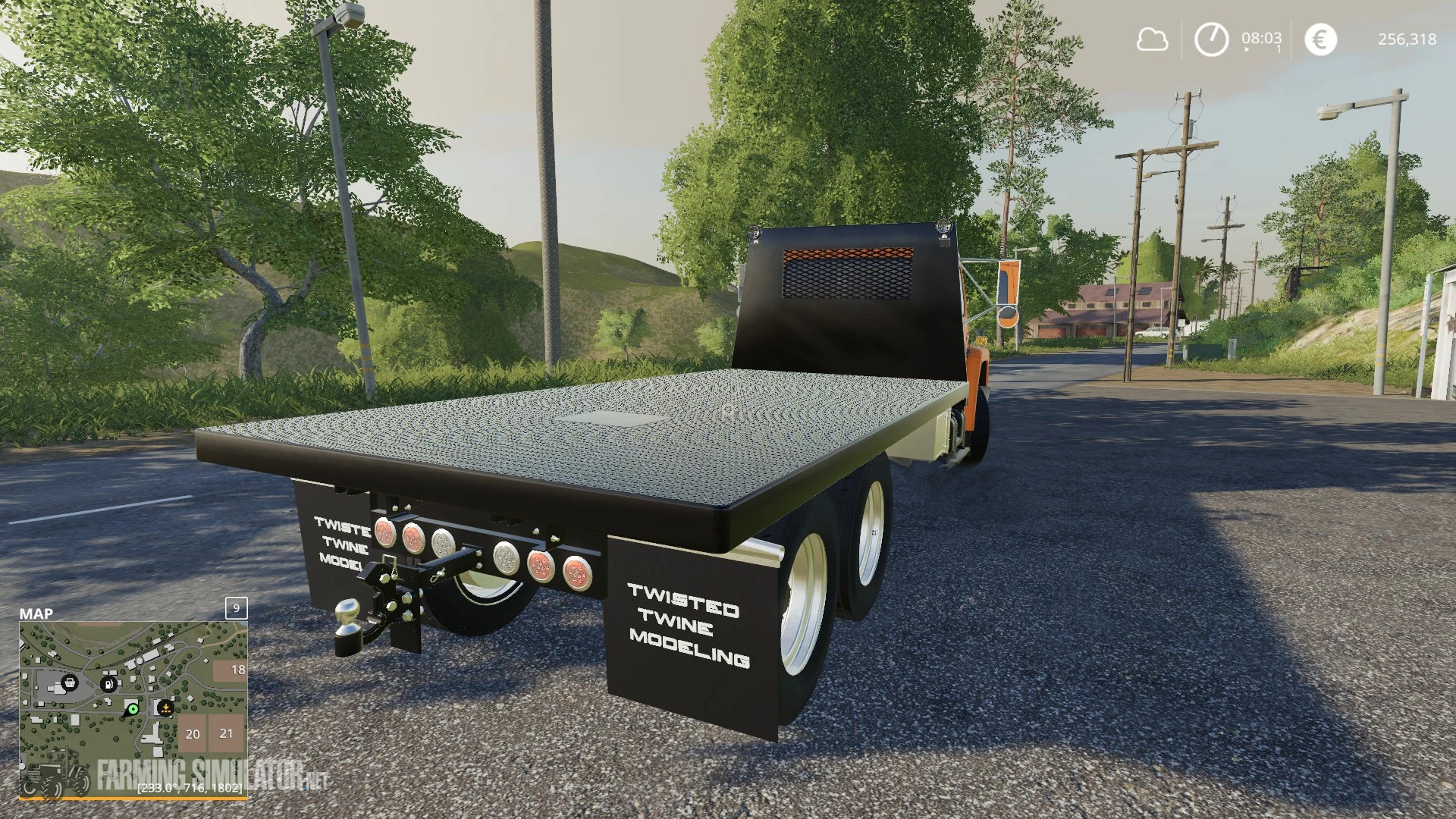Click the euro coin currency icon

pos(1320,38)
